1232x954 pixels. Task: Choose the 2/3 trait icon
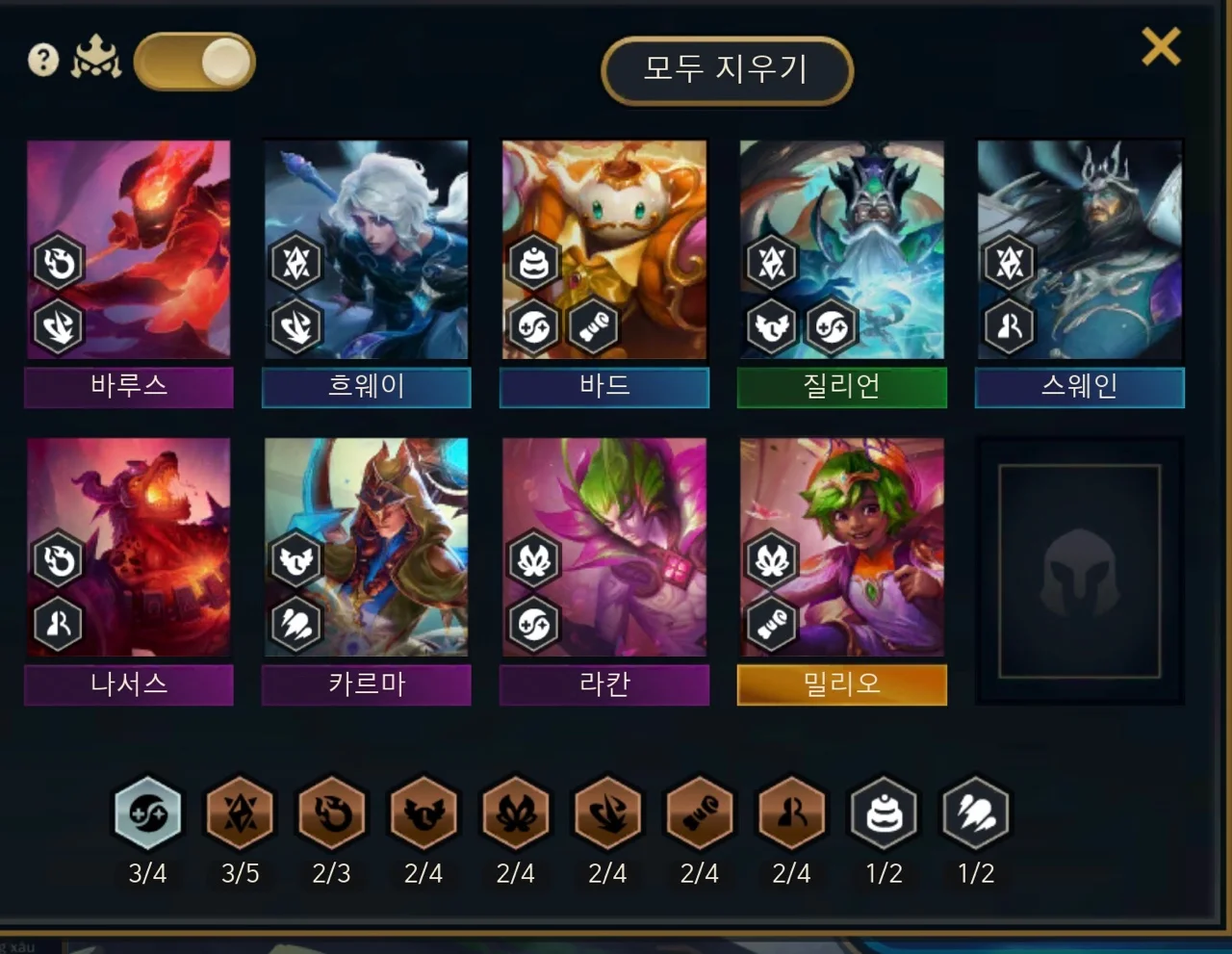pyautogui.click(x=332, y=814)
